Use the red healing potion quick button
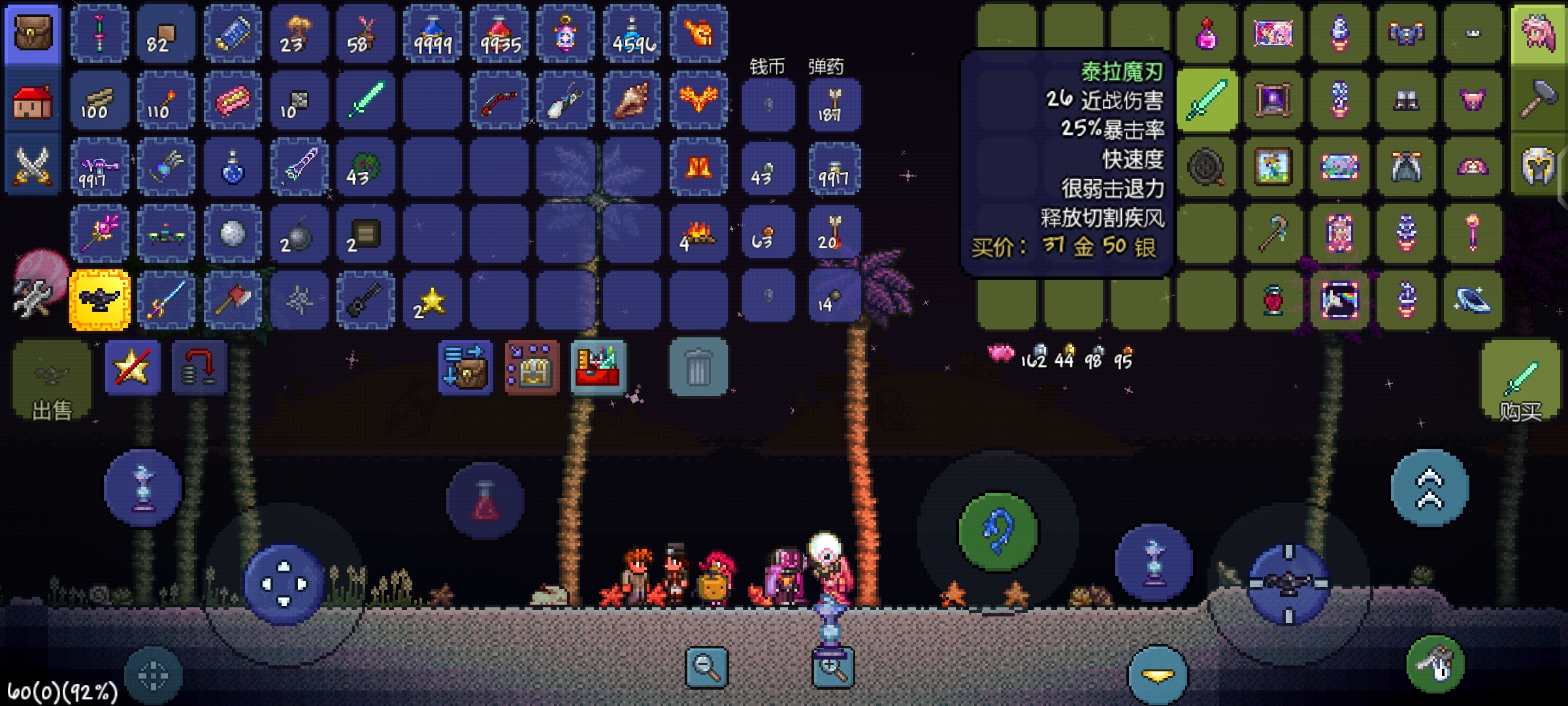 point(485,501)
